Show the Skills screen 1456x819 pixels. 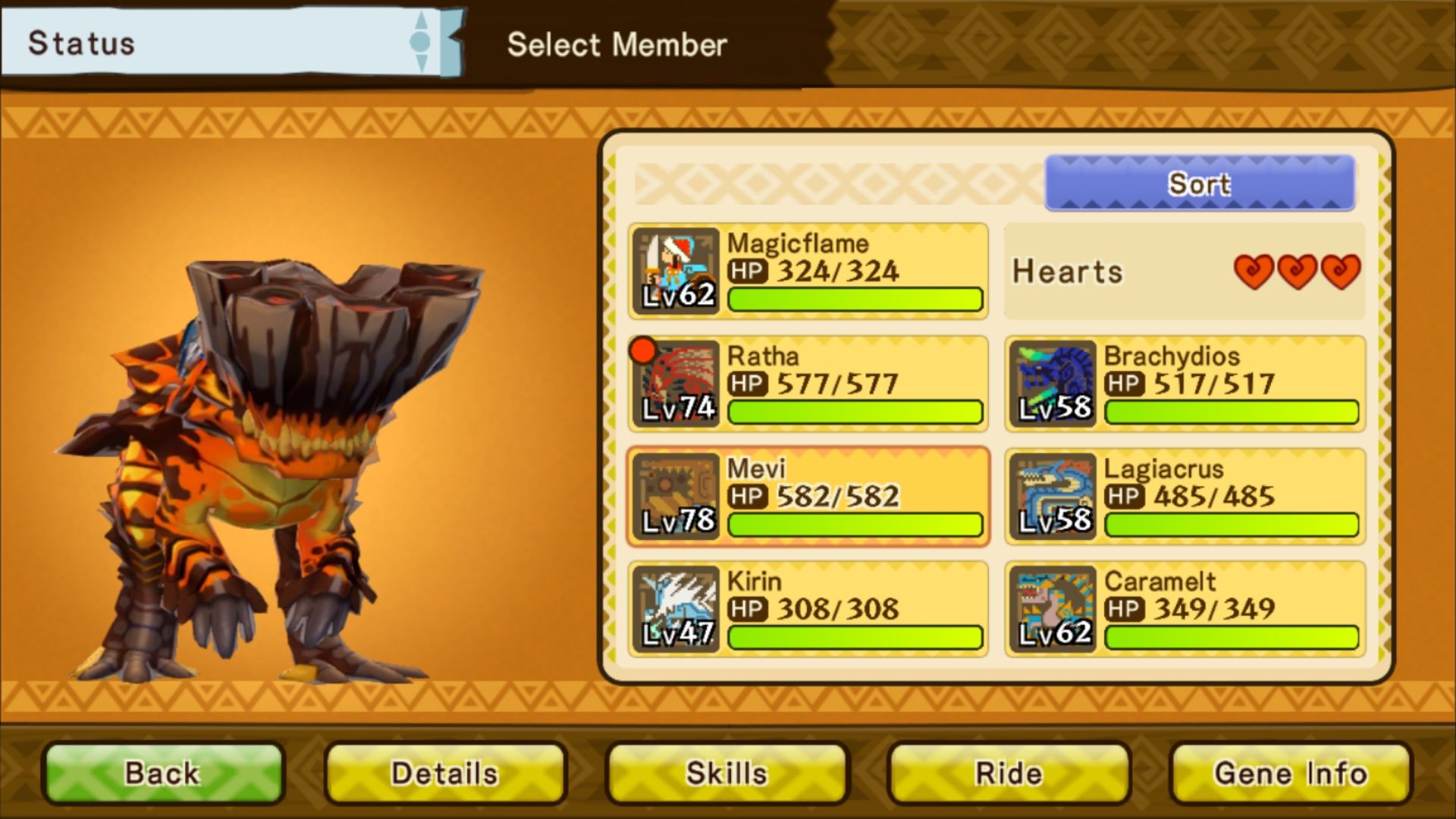pyautogui.click(x=727, y=773)
